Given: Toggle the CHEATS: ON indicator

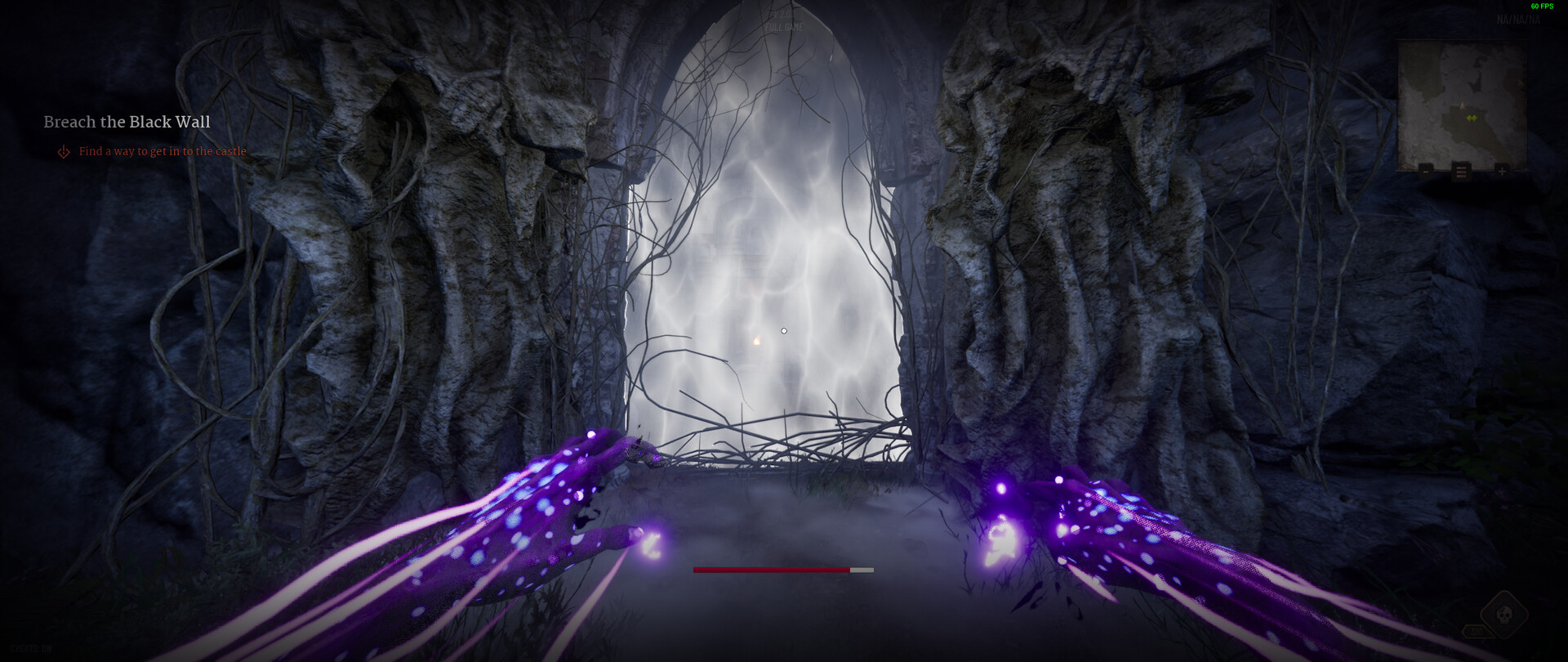Looking at the screenshot, I should point(30,648).
